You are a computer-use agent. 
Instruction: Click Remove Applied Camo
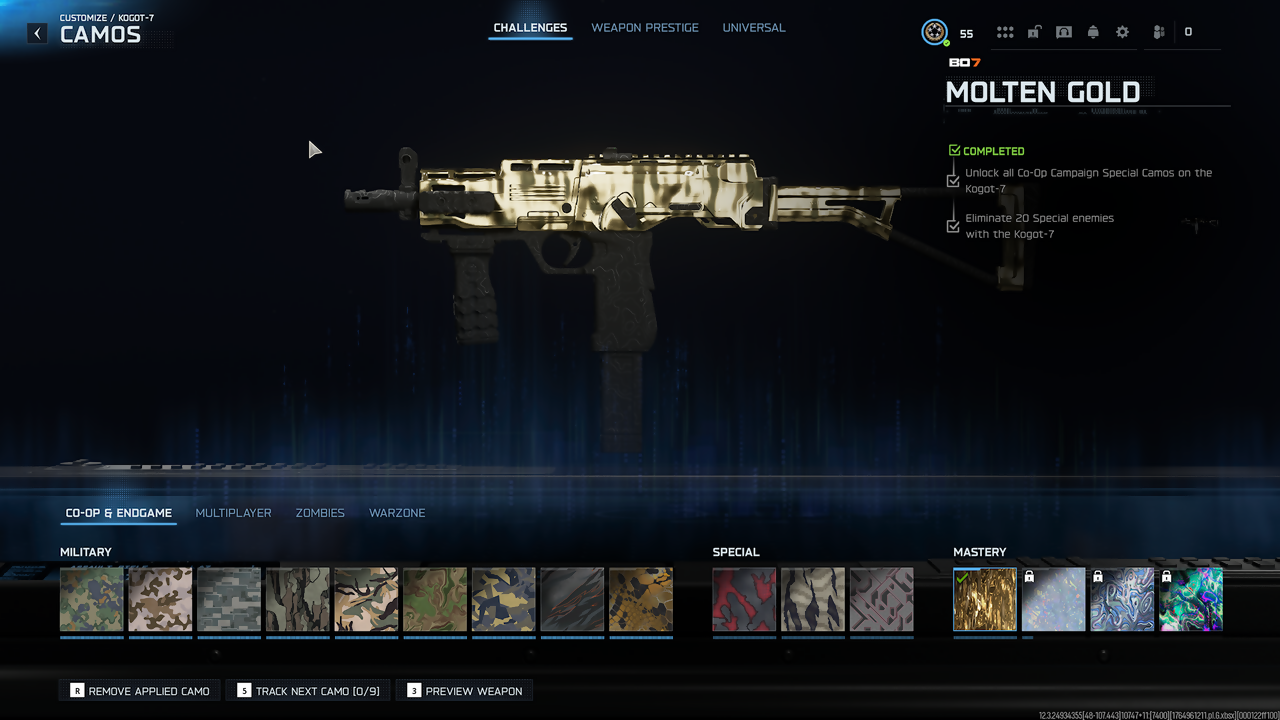click(140, 691)
